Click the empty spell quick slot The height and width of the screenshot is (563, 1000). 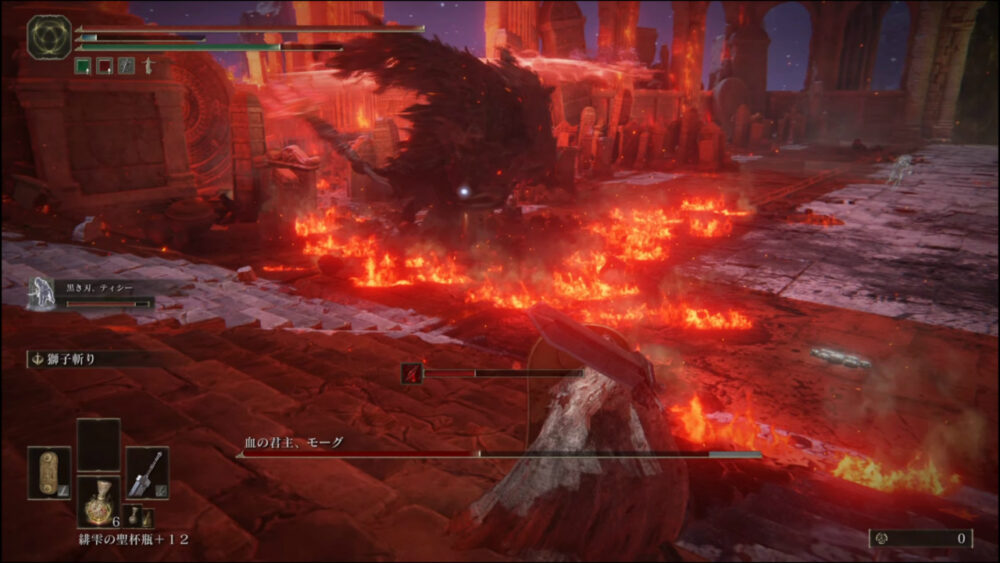pos(98,444)
